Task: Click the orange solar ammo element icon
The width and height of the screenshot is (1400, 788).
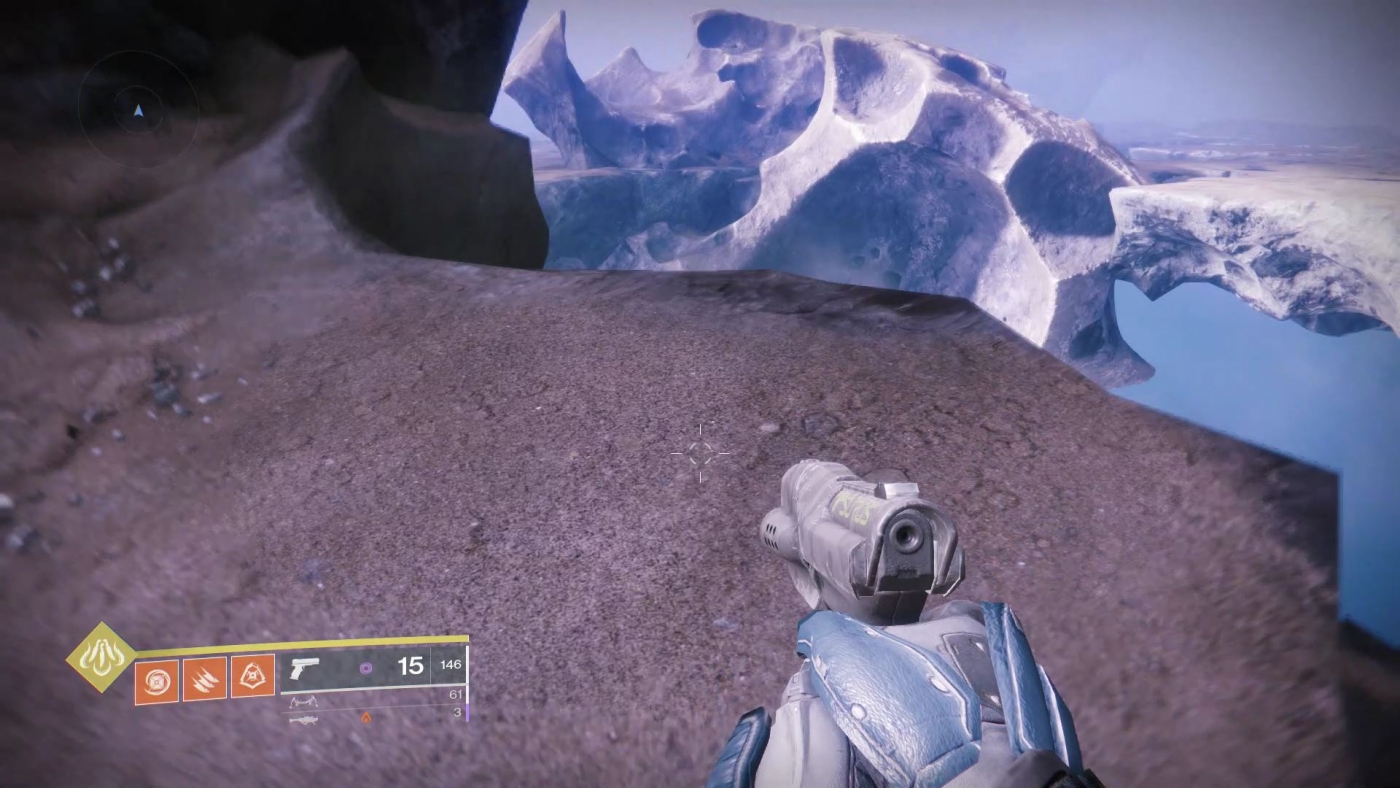Action: pos(366,717)
